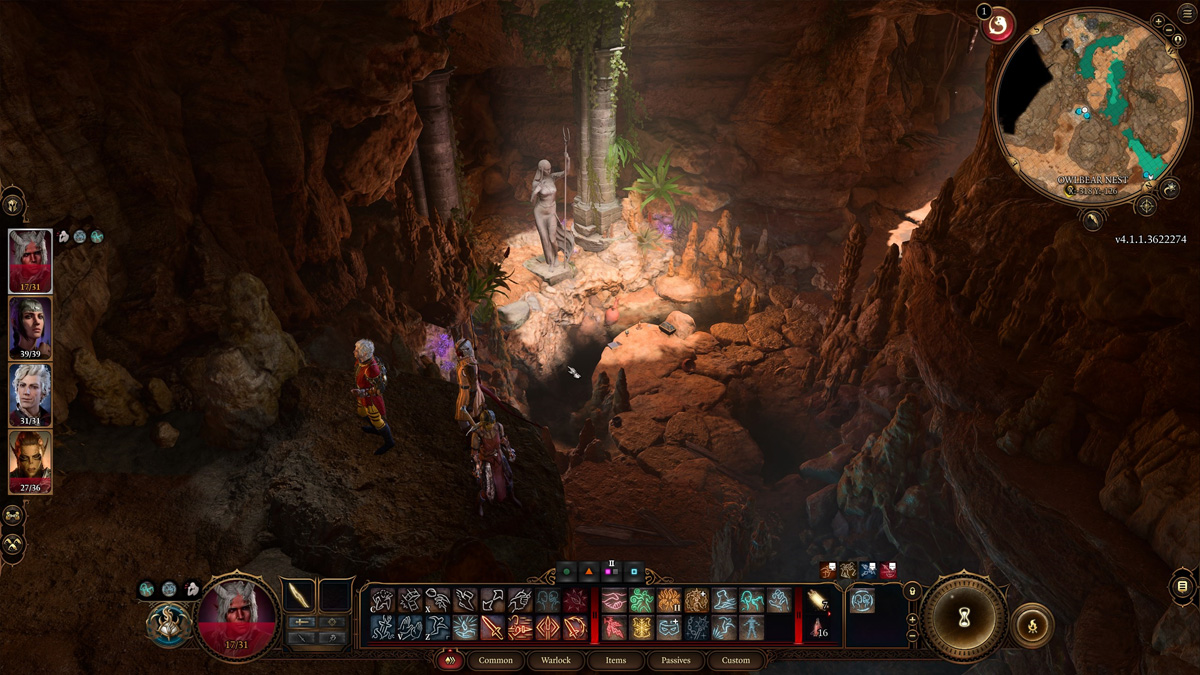Choose Lae'zel's portrait with 27/36 health

(x=30, y=461)
